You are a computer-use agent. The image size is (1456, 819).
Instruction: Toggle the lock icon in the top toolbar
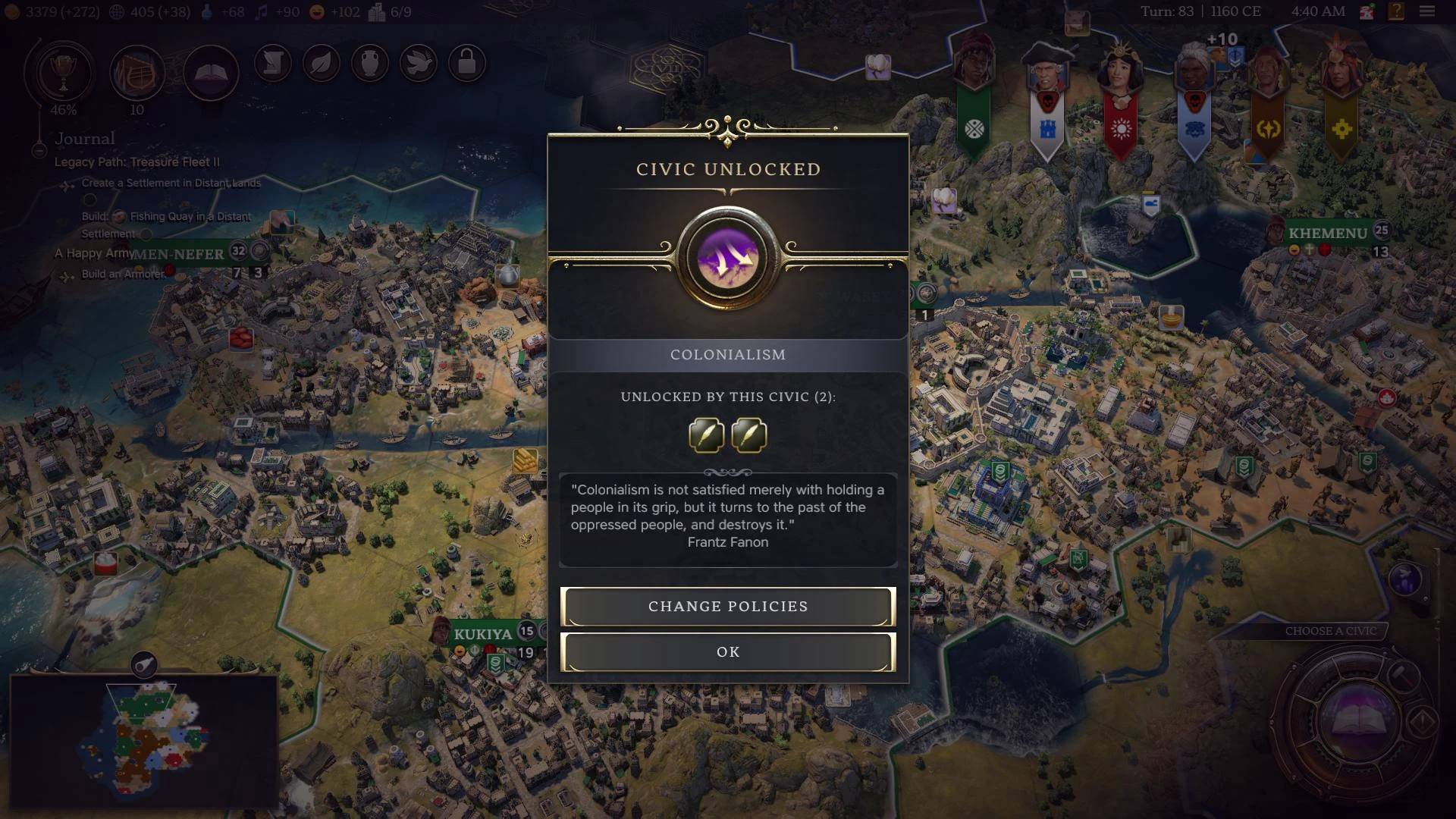(467, 63)
